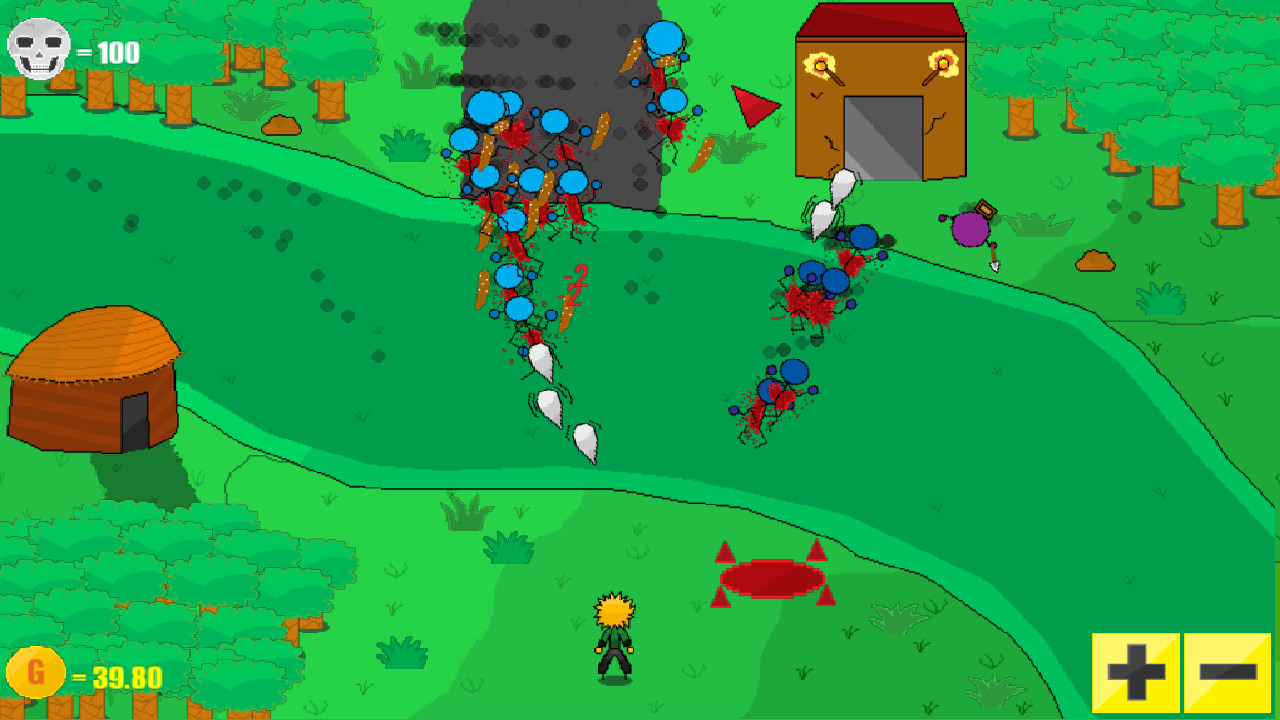The width and height of the screenshot is (1280, 720).
Task: Click the left torch on the barn
Action: coord(818,63)
